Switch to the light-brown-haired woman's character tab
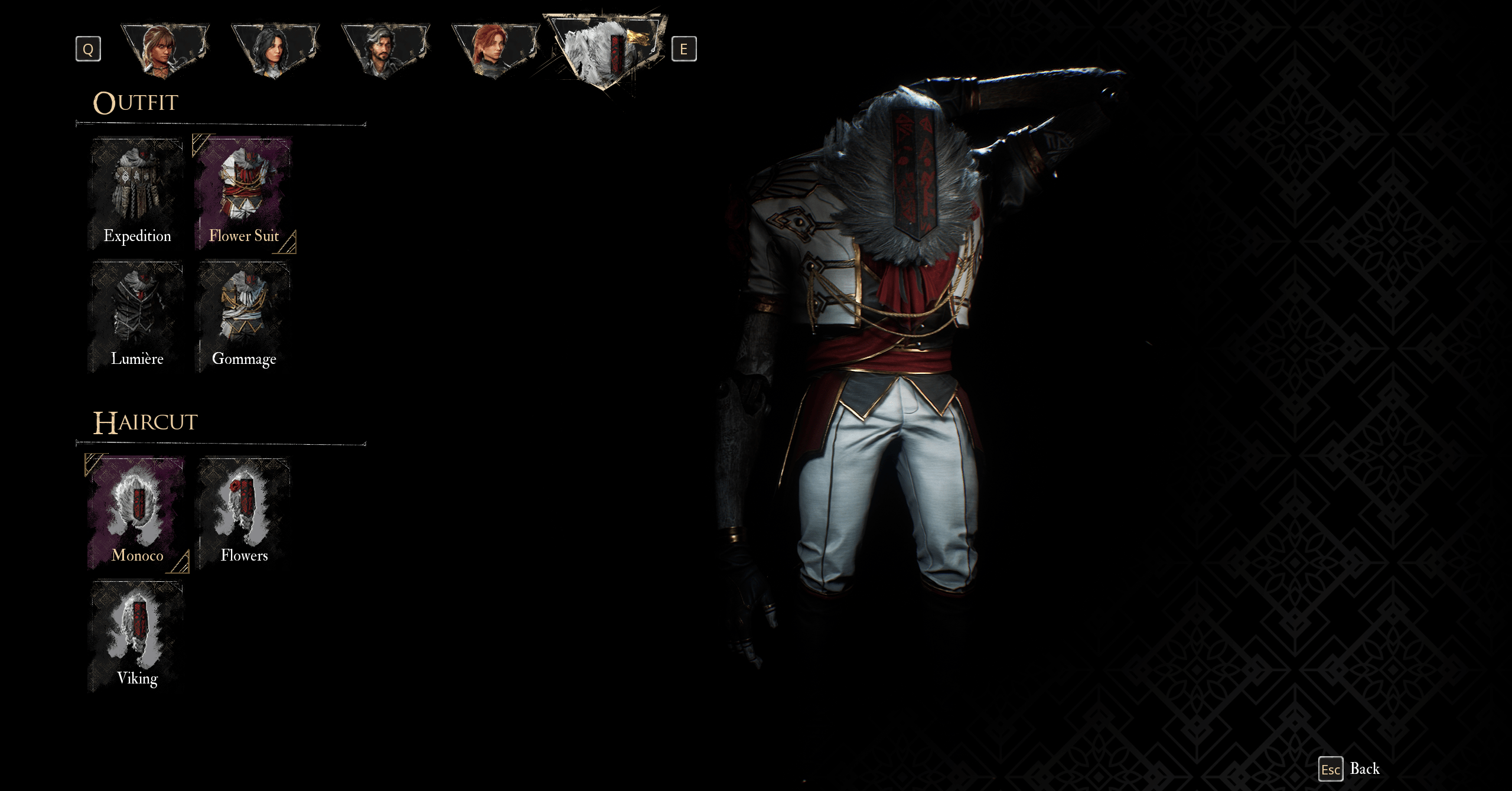The height and width of the screenshot is (791, 1512). pos(165,50)
